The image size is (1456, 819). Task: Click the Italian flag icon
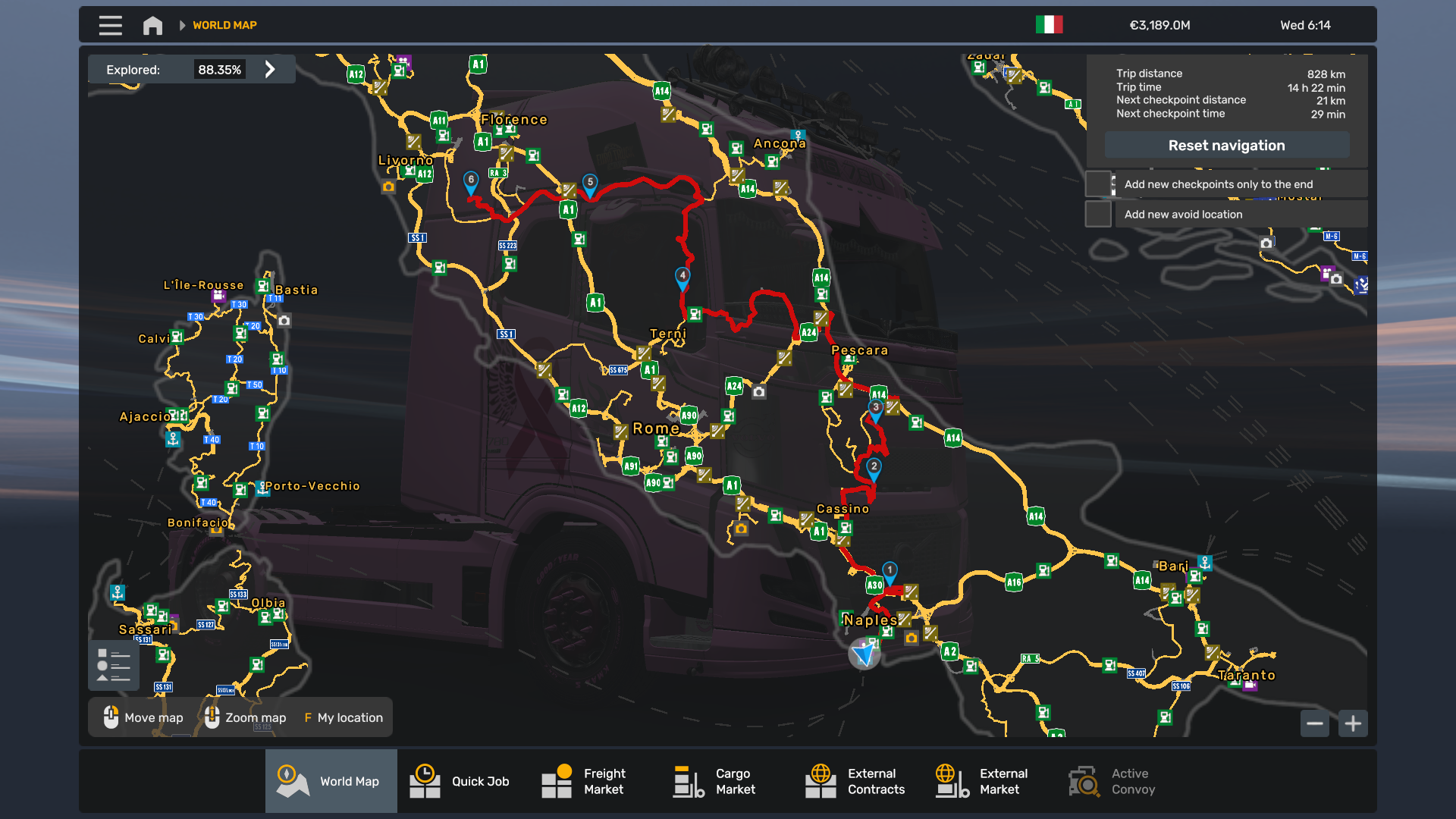pos(1049,25)
